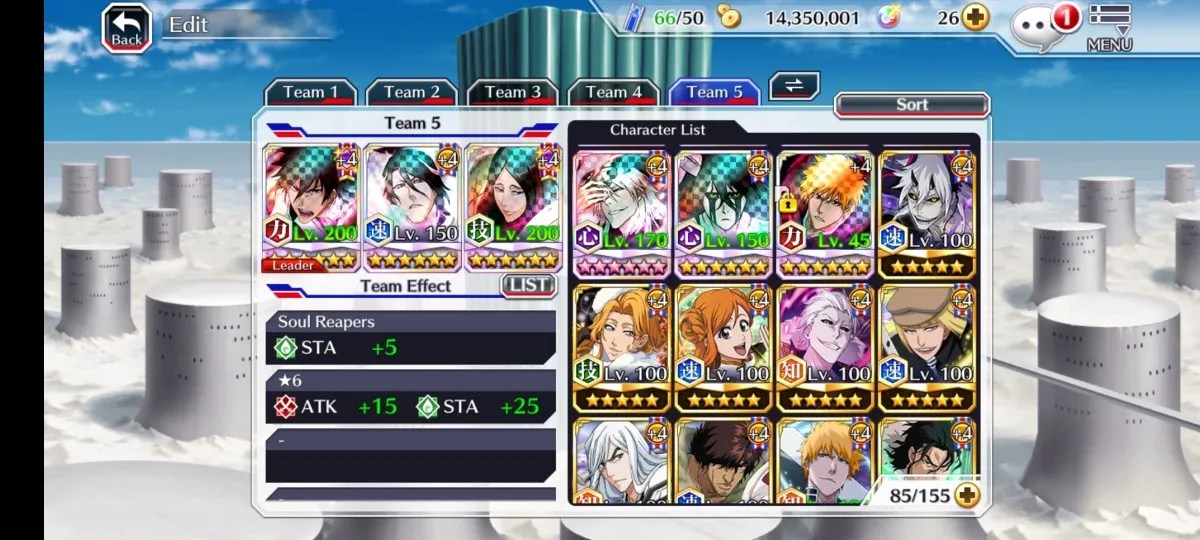Open the chat speech bubble notification

click(1037, 28)
